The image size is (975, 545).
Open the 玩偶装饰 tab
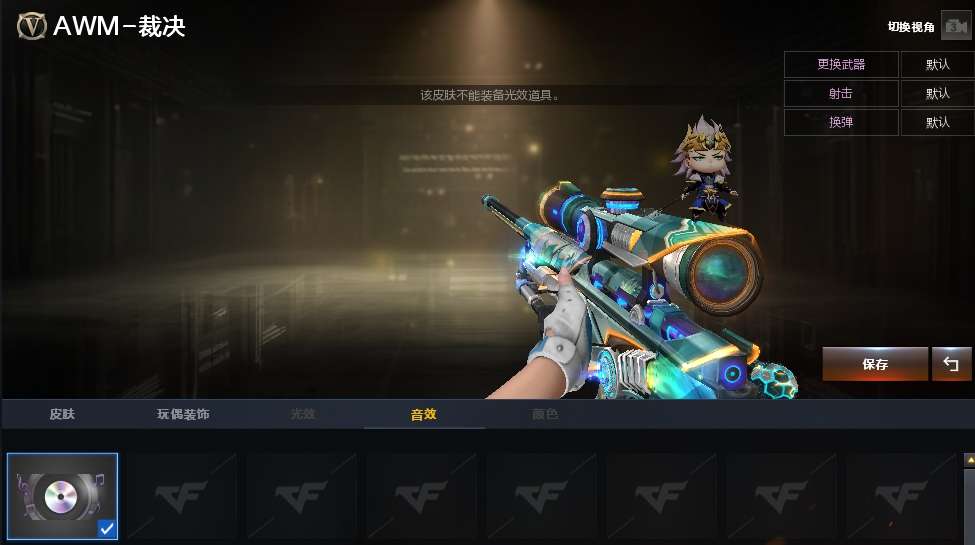(183, 414)
